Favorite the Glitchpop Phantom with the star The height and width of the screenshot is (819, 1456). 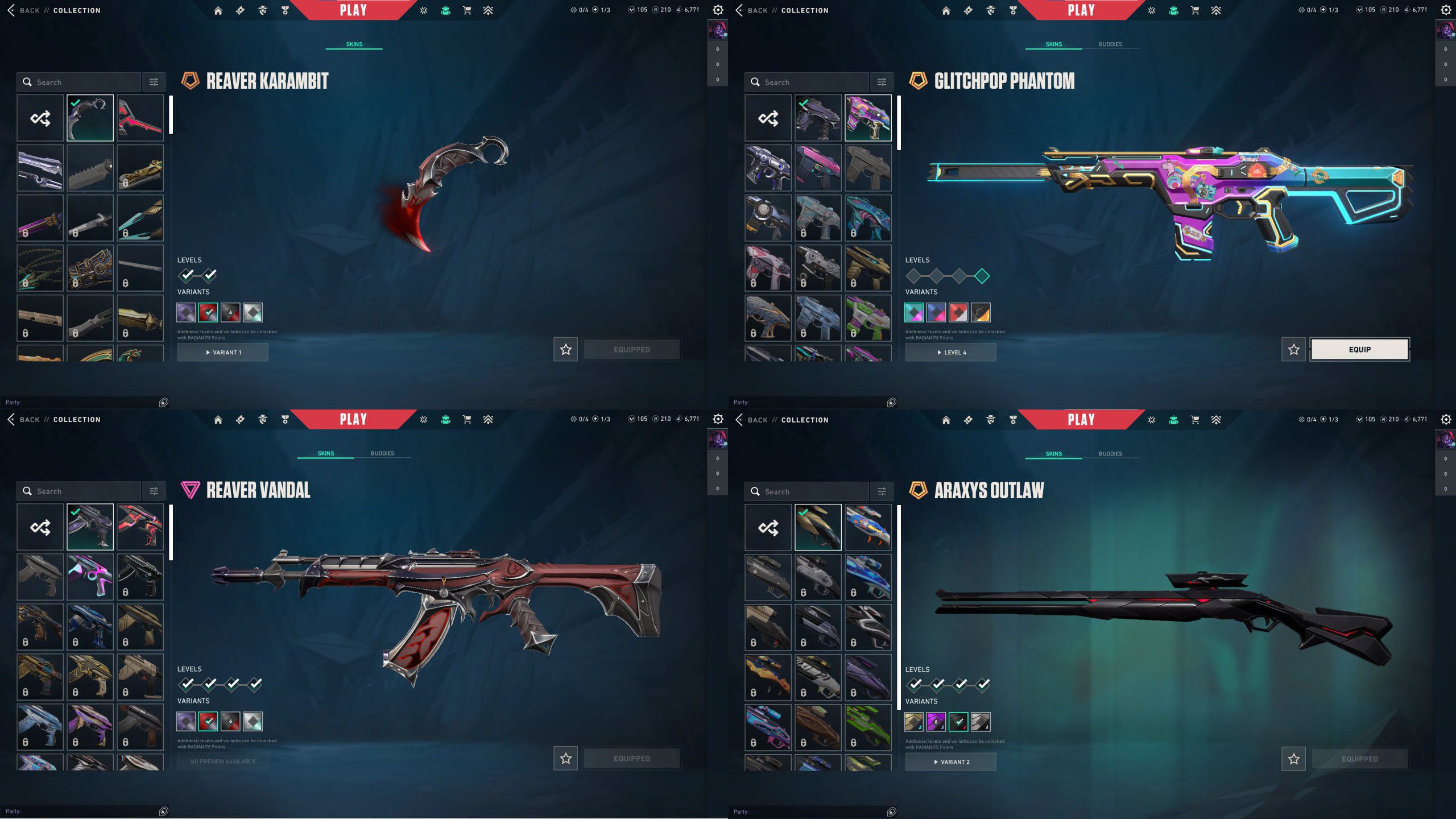(1294, 349)
